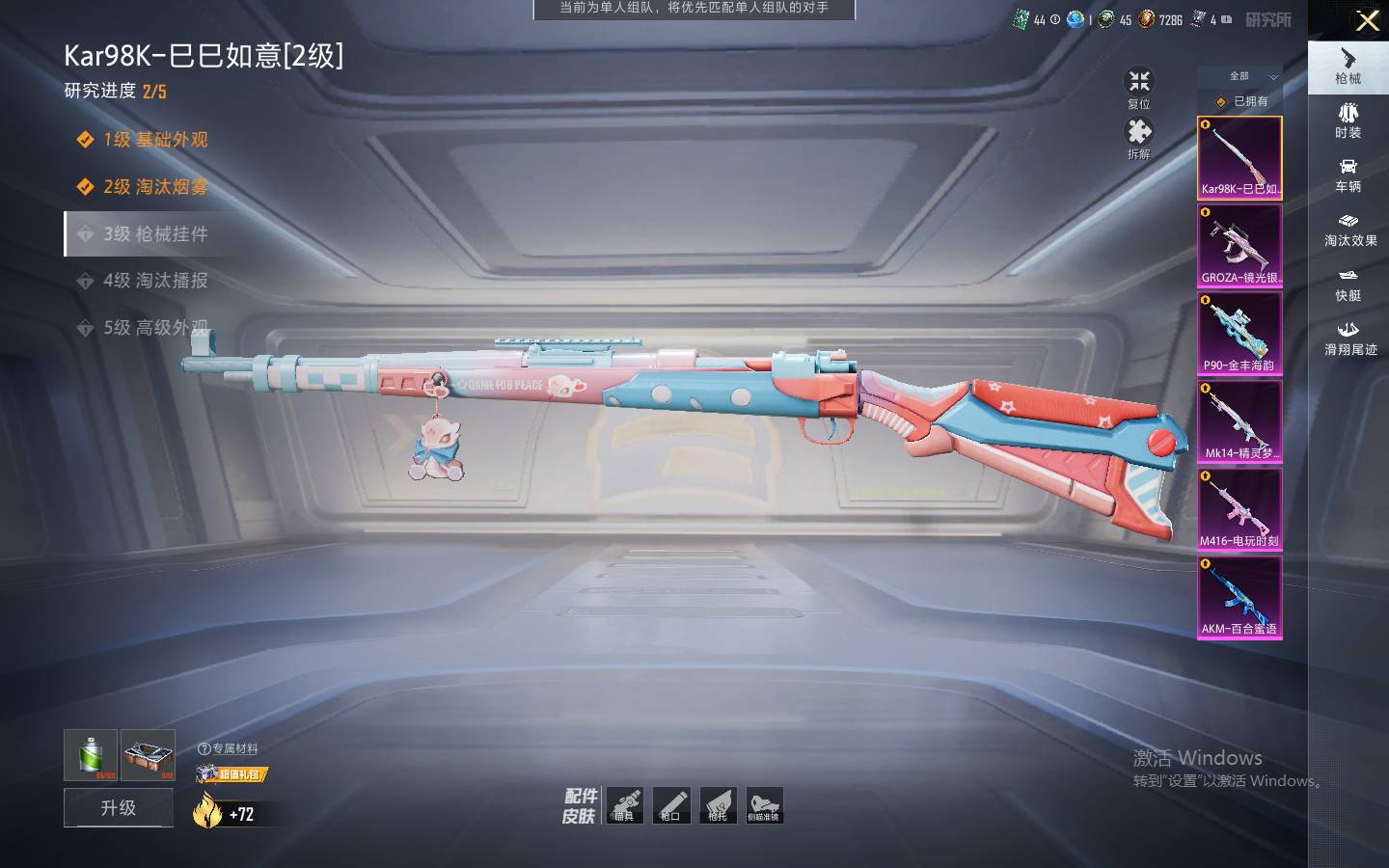Choose the Mk14 skin thumbnail
This screenshot has width=1389, height=868.
(1239, 421)
